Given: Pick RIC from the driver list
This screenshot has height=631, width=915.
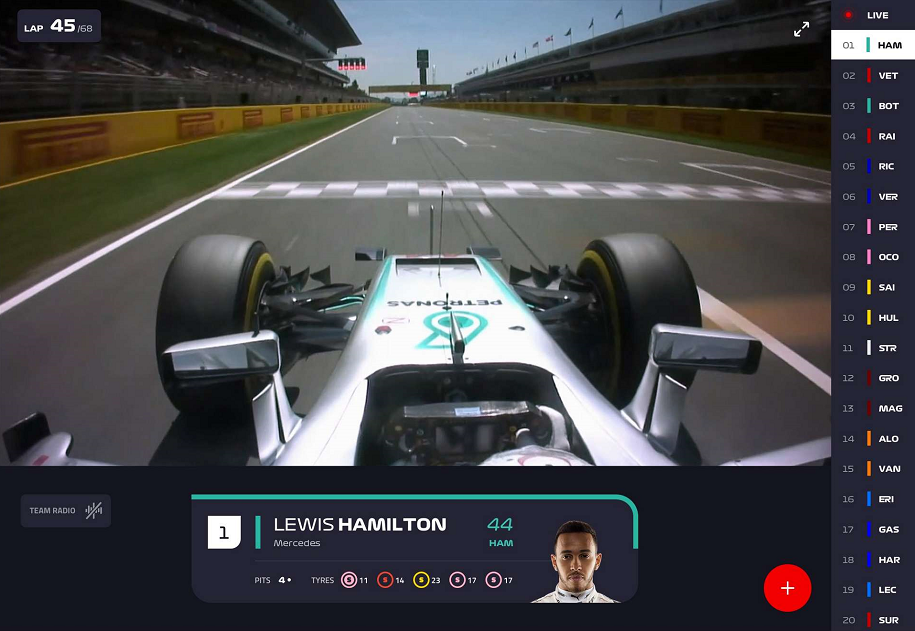Looking at the screenshot, I should pos(872,166).
